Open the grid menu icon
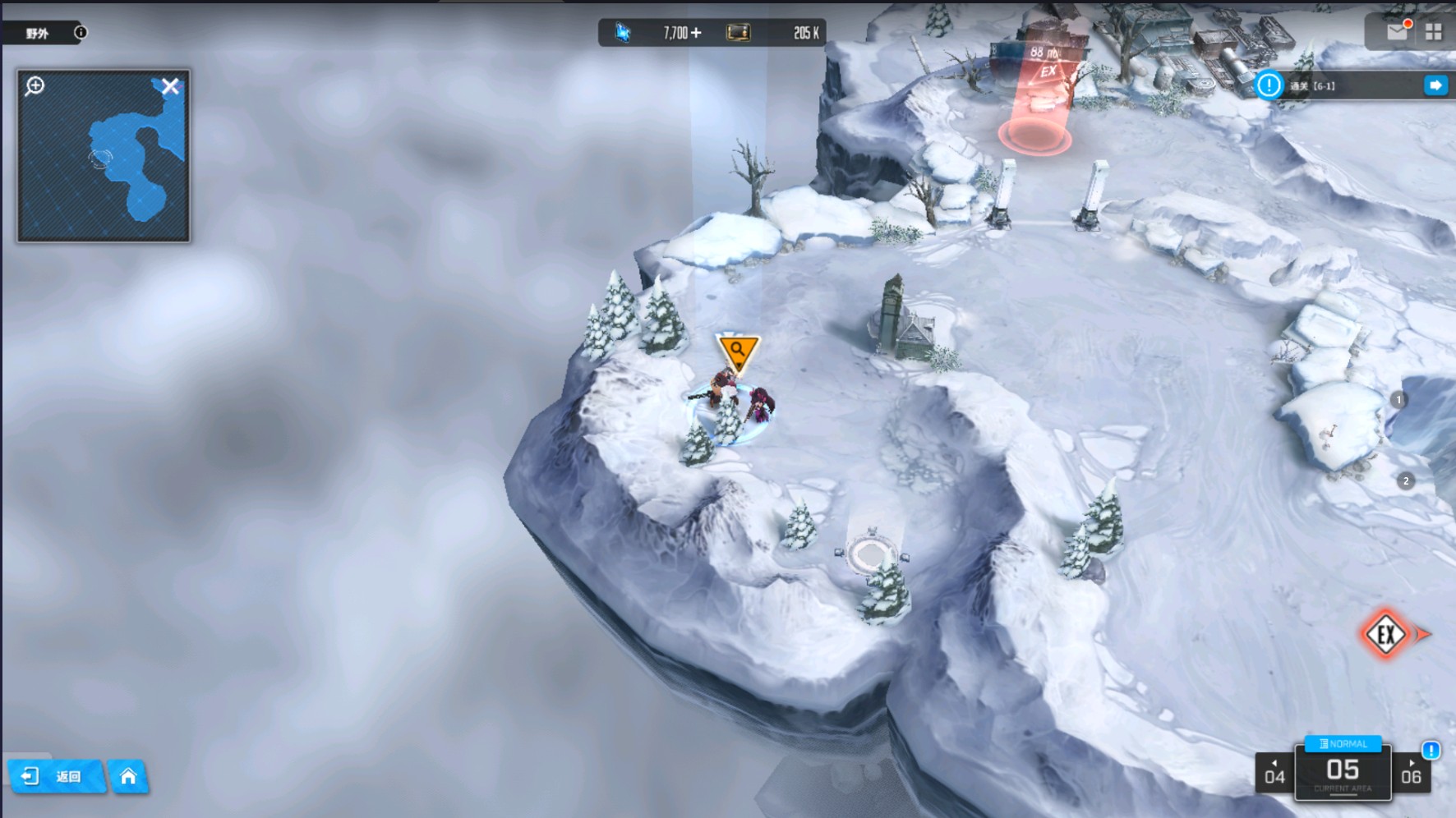1456x818 pixels. (x=1434, y=32)
